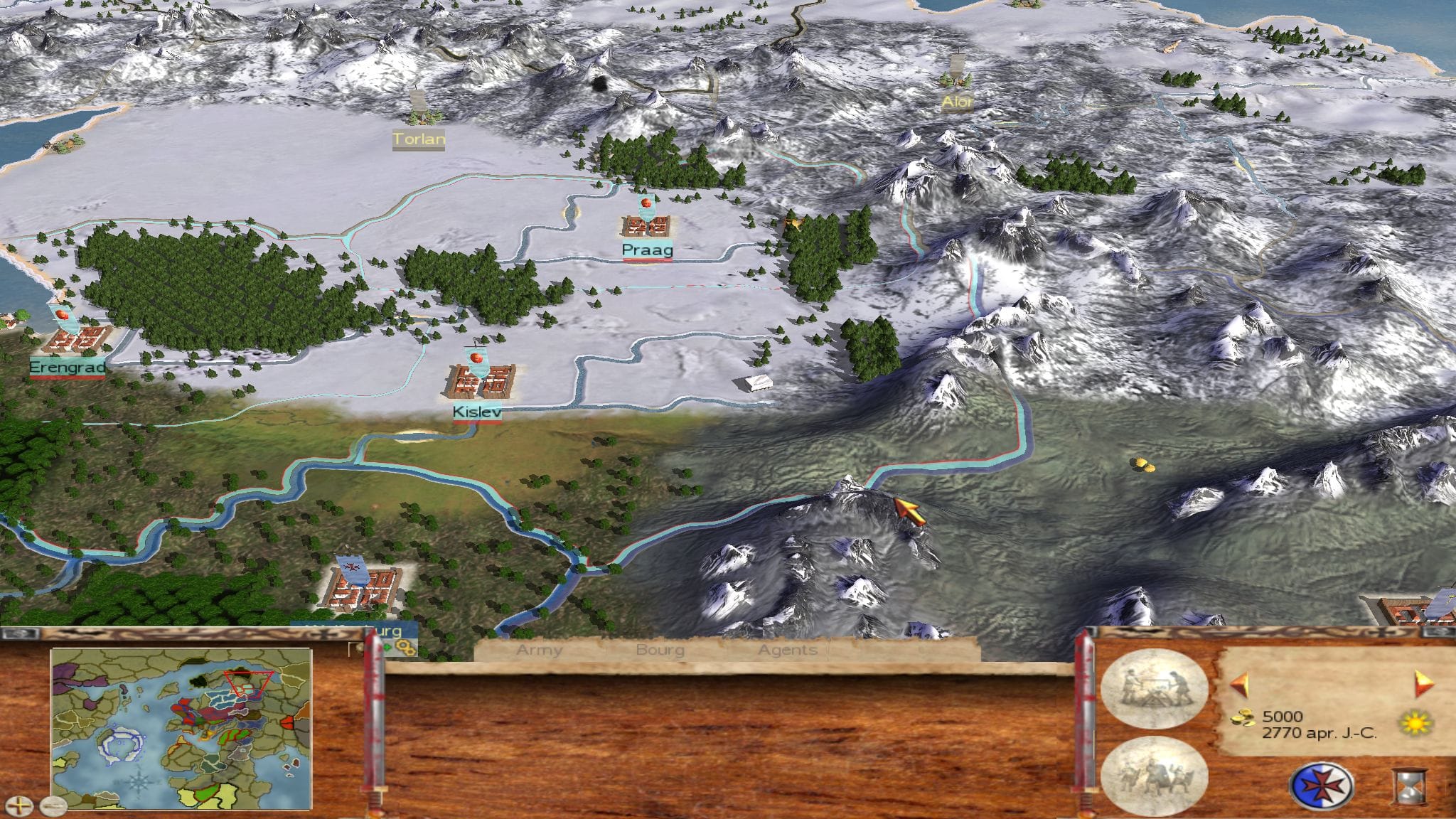Image resolution: width=1456 pixels, height=819 pixels.
Task: Open the recruitment button showing soldiers
Action: (1153, 775)
